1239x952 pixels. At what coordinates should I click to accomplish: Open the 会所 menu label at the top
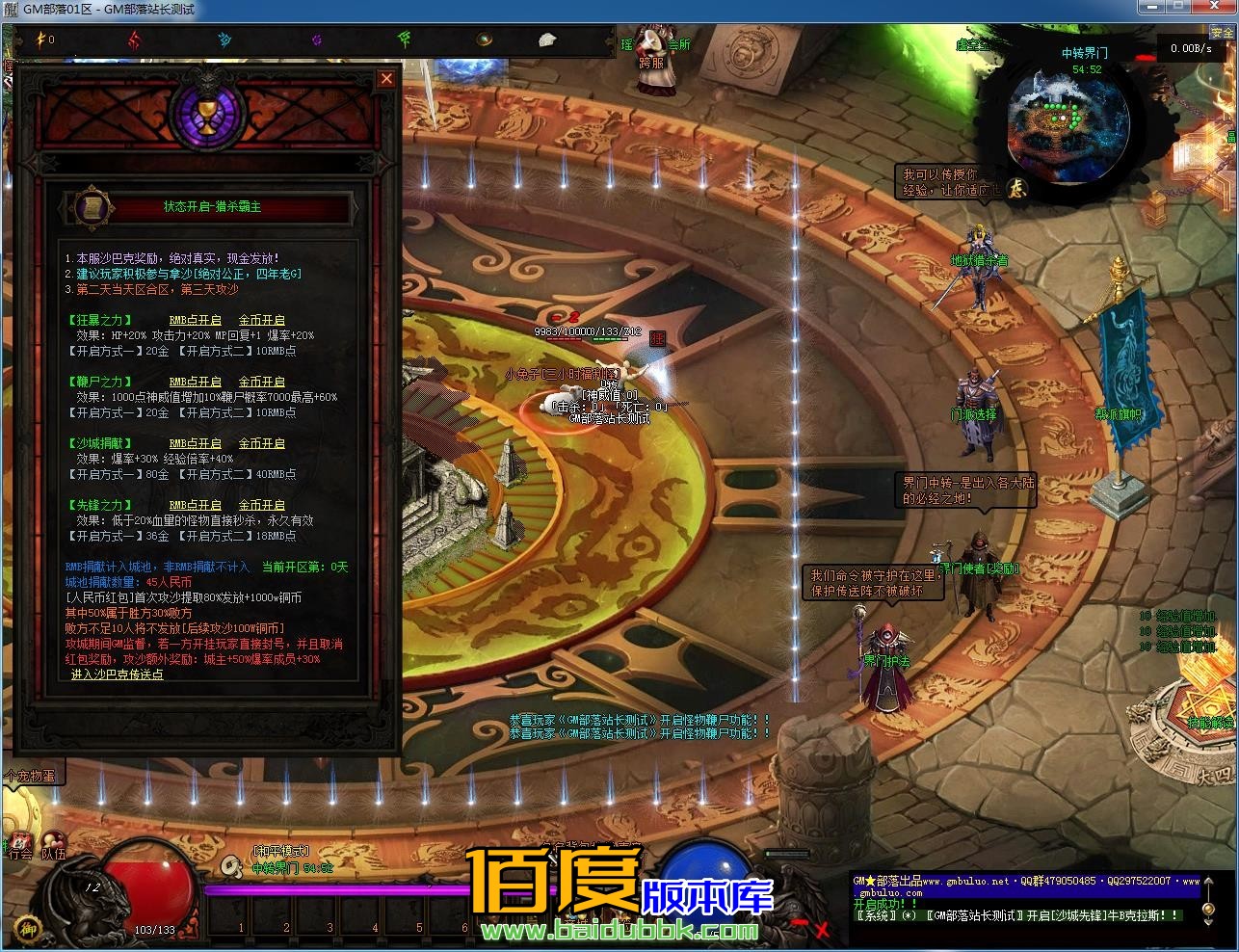(x=679, y=43)
